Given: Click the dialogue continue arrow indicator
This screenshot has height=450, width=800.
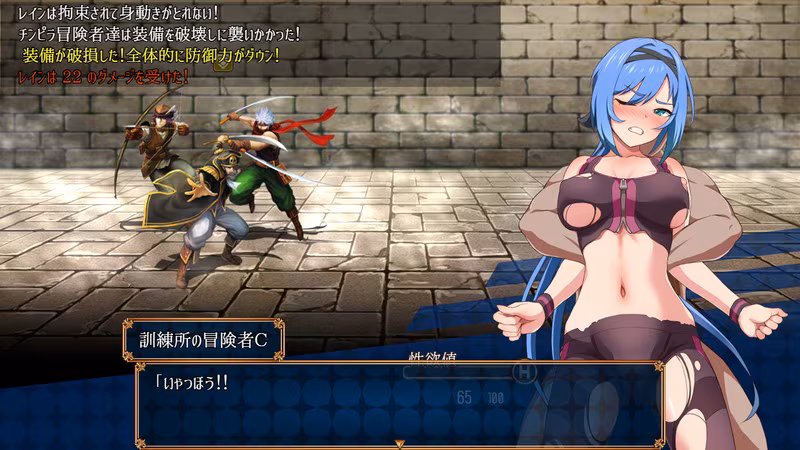Looking at the screenshot, I should (399, 442).
